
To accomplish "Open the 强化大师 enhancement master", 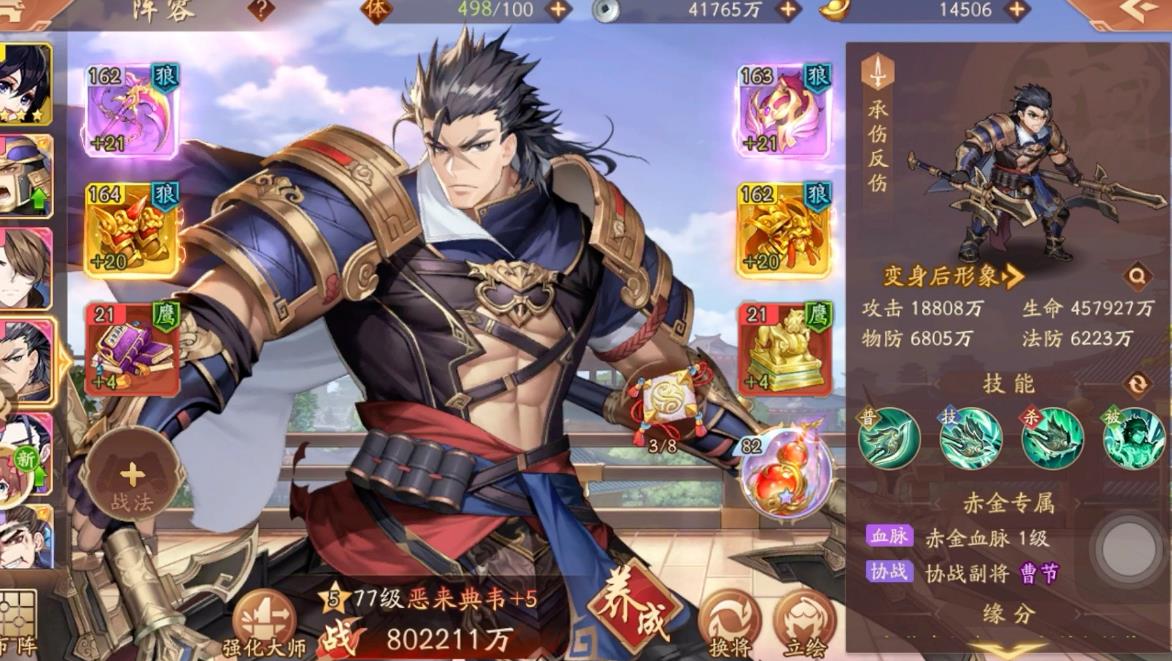I will (264, 622).
